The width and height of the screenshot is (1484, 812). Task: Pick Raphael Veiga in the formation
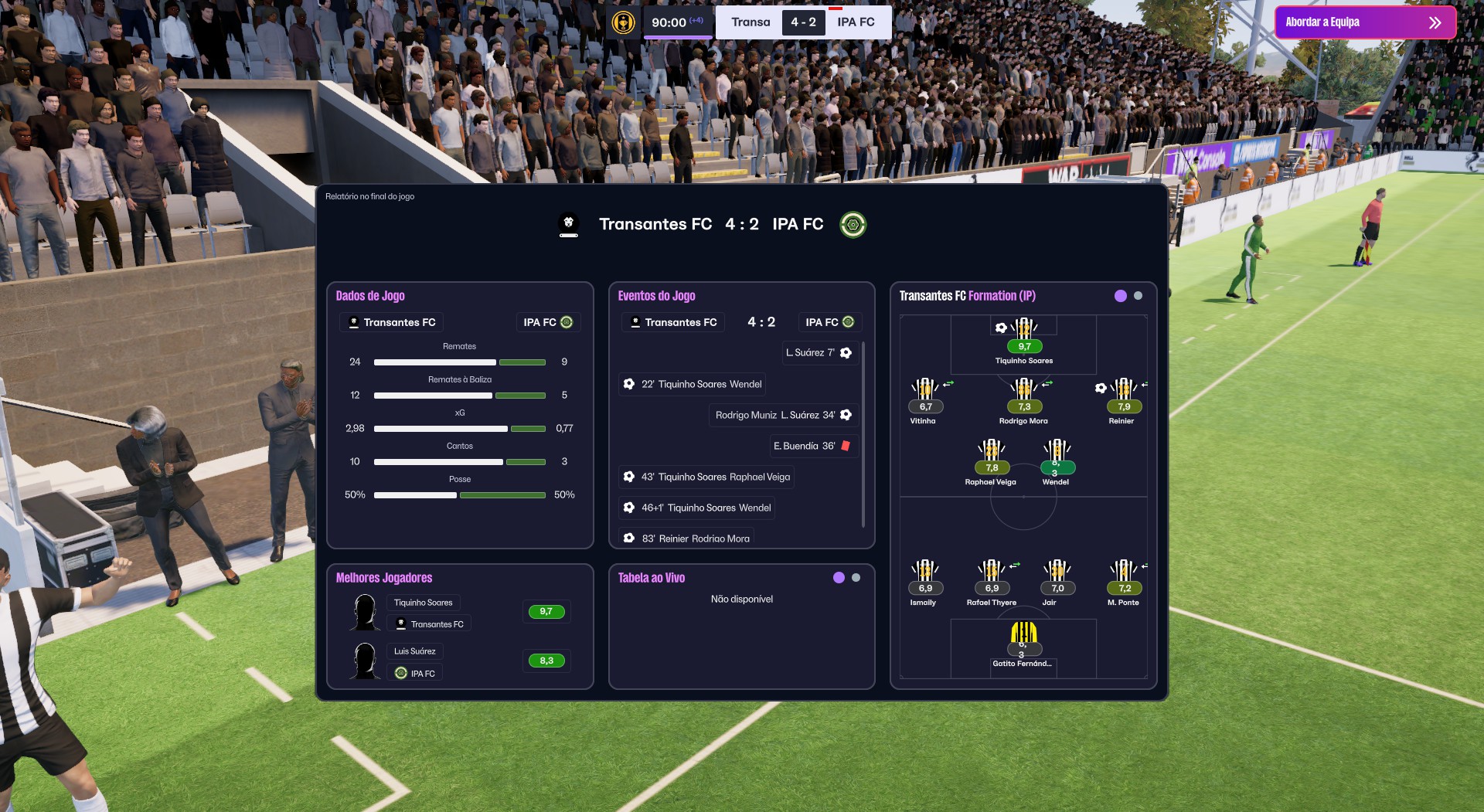(991, 456)
